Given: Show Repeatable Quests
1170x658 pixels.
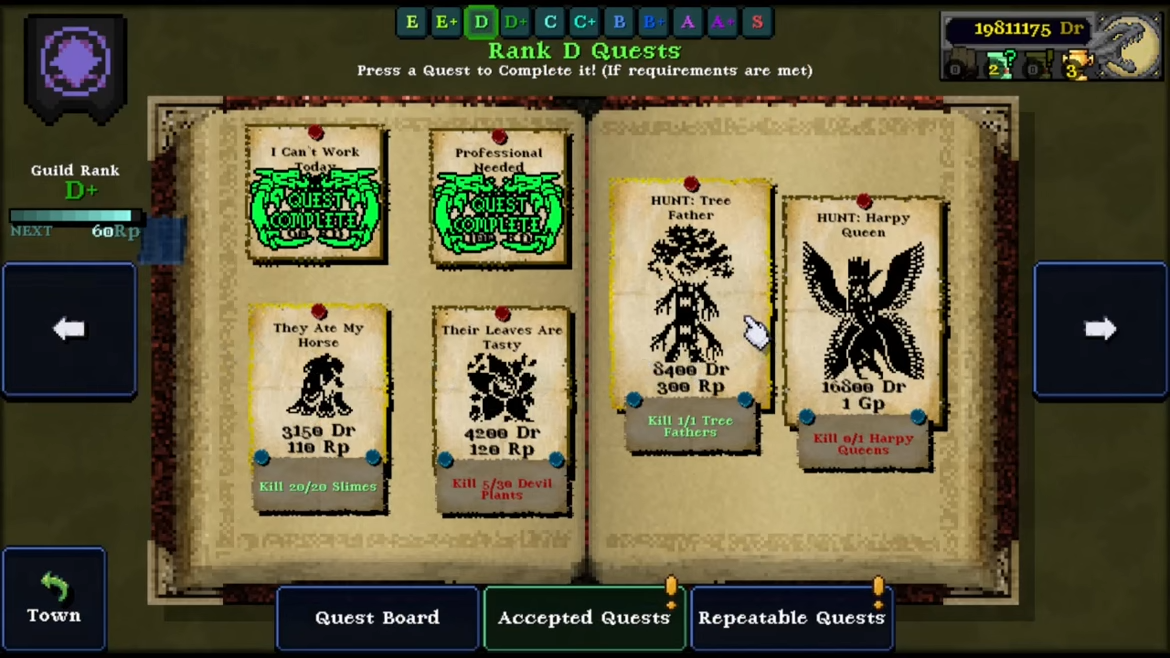Looking at the screenshot, I should point(791,618).
